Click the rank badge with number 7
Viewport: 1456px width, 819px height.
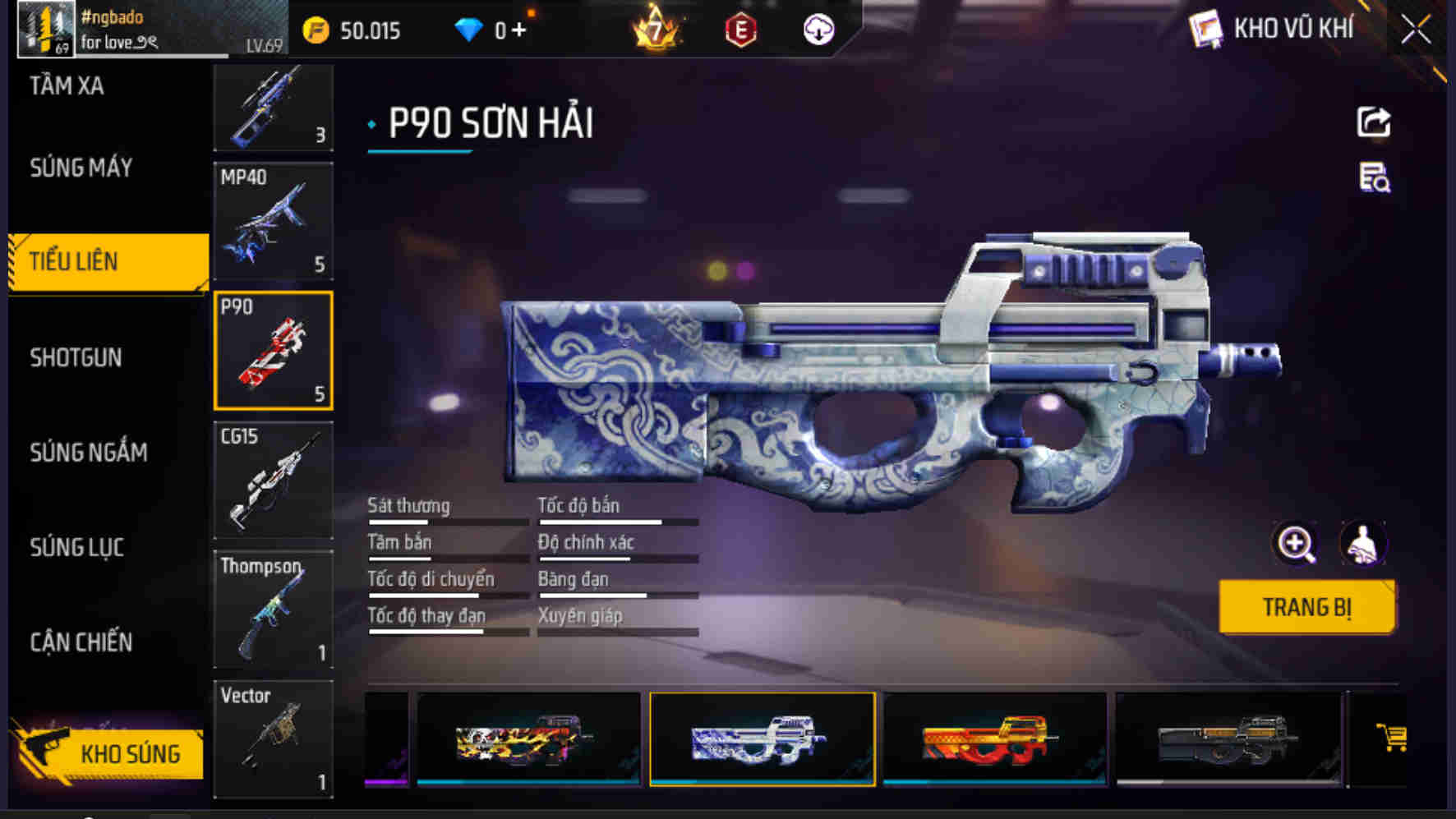(655, 27)
